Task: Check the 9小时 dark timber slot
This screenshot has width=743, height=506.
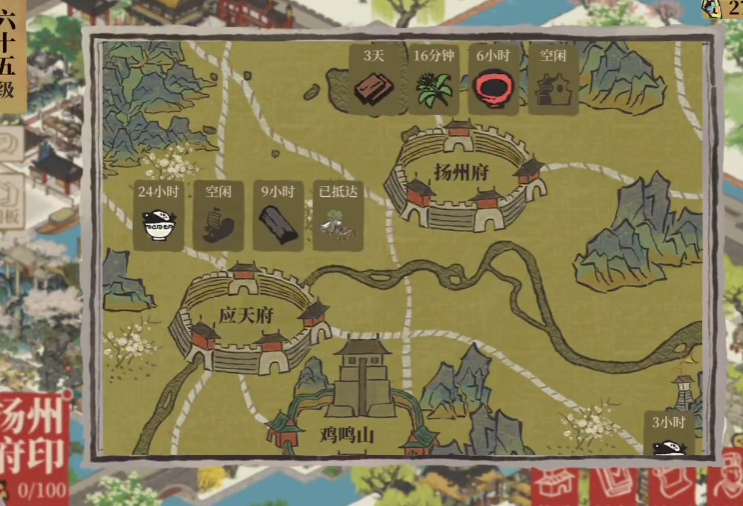Action: point(277,217)
